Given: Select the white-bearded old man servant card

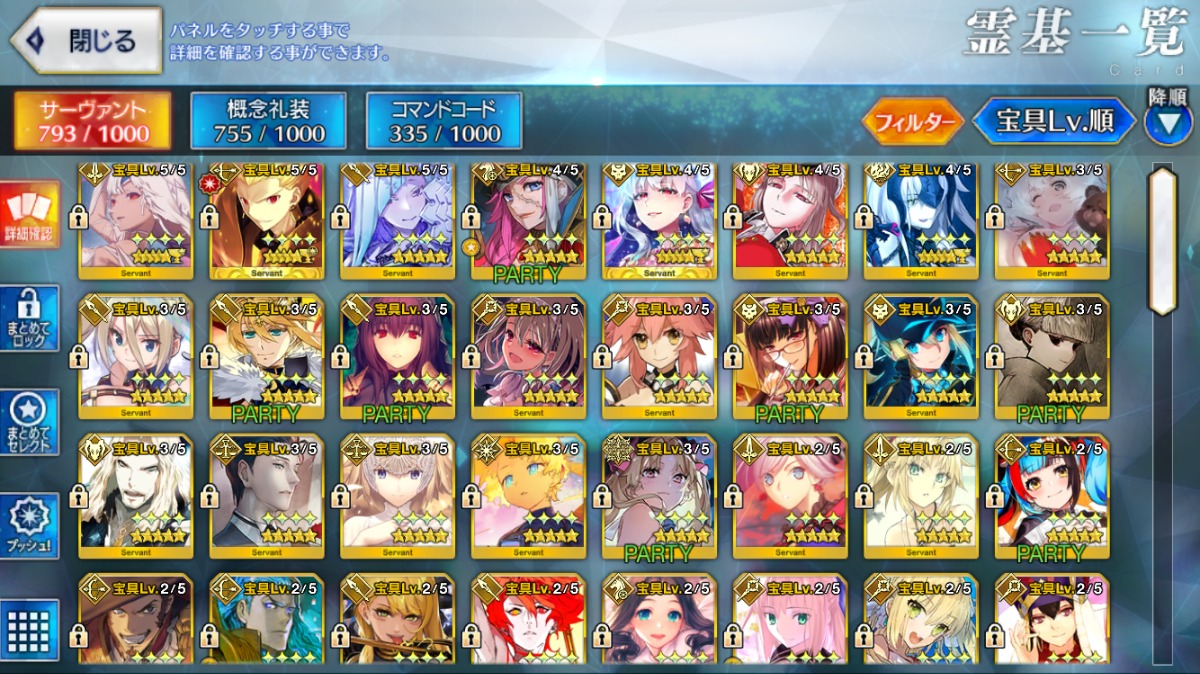Looking at the screenshot, I should (135, 497).
